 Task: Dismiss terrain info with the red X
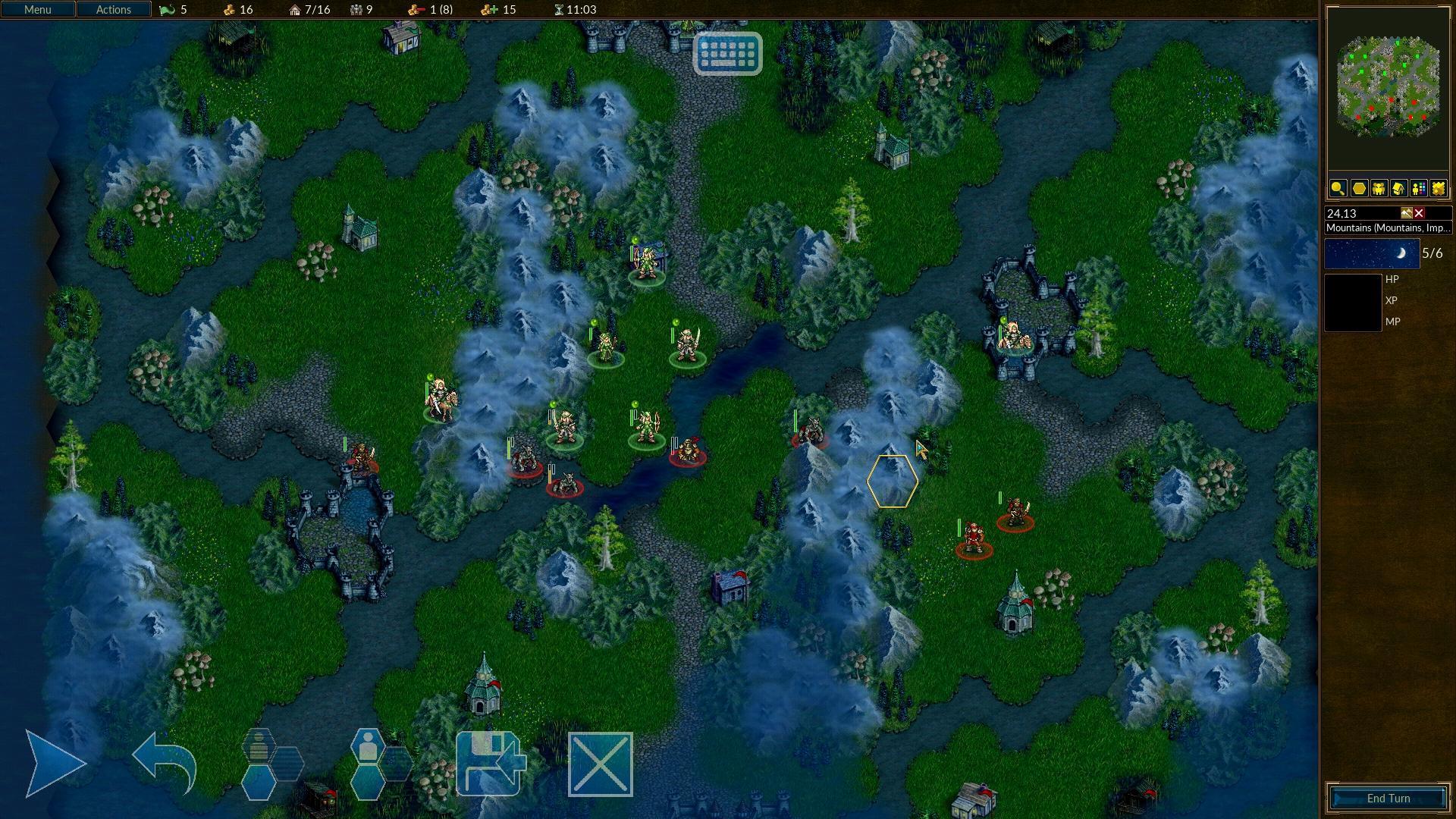tap(1420, 213)
